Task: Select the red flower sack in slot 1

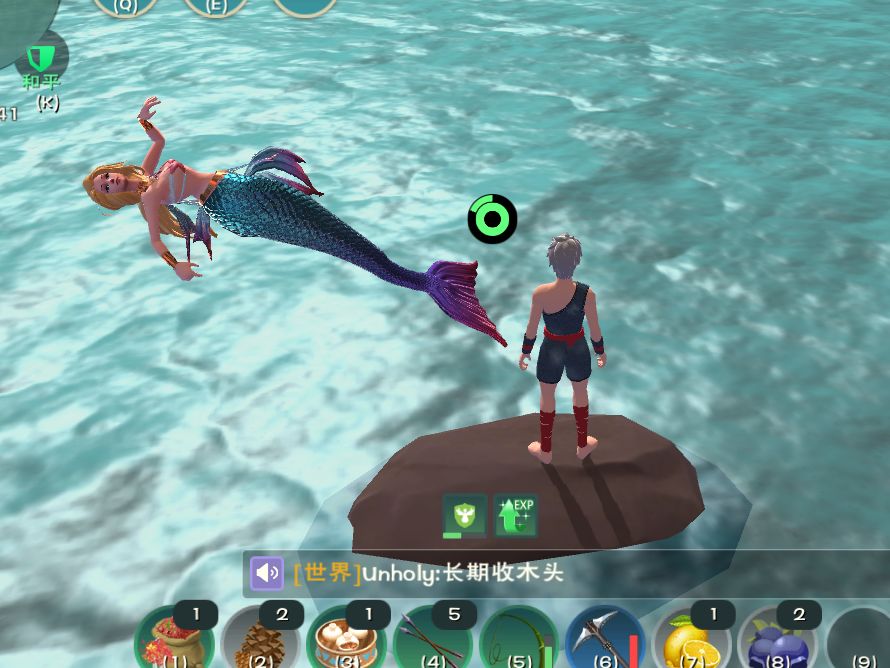Action: (x=176, y=640)
